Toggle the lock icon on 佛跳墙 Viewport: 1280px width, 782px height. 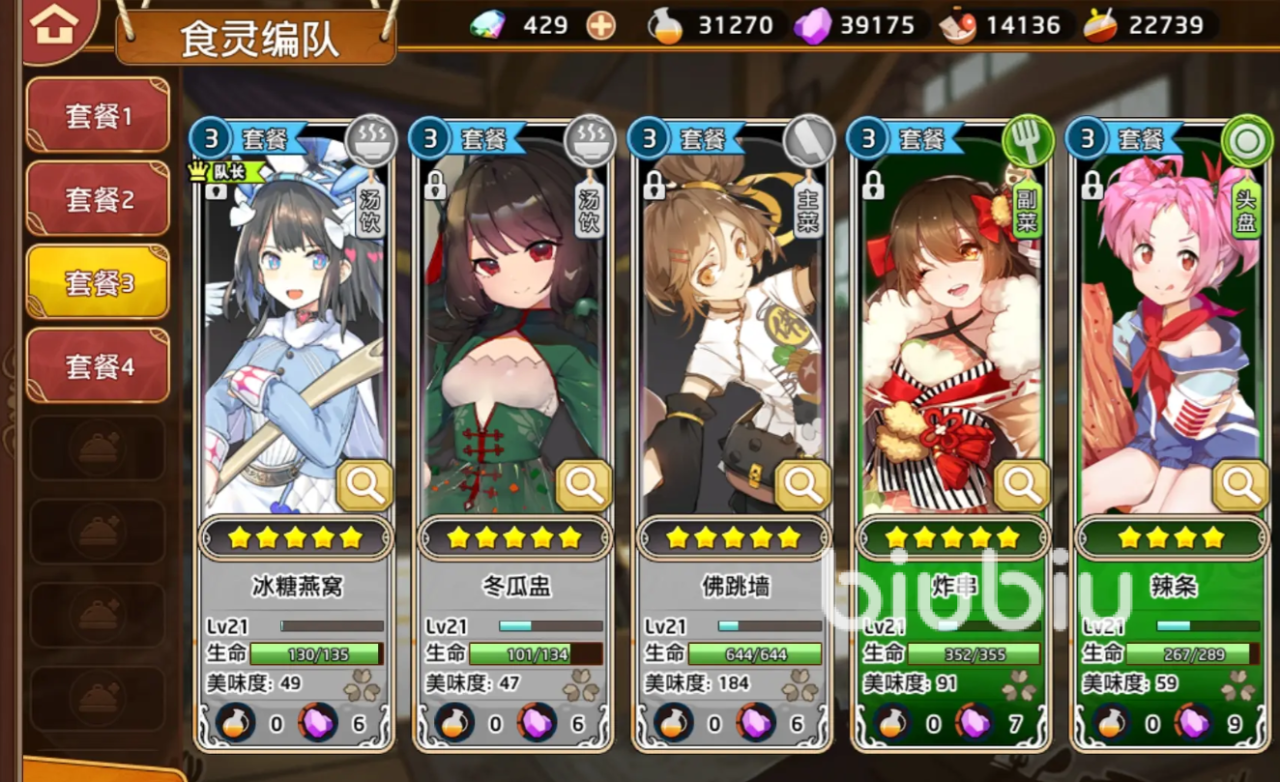[654, 185]
